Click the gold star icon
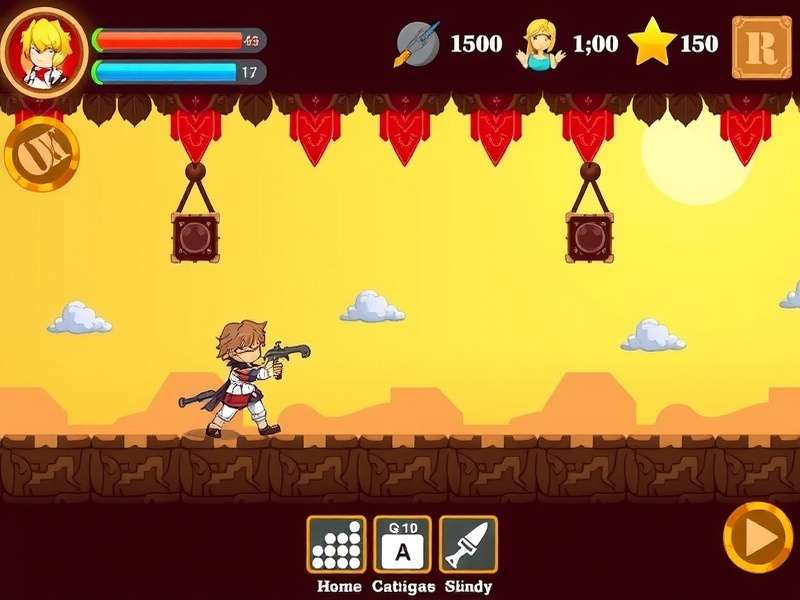 (x=653, y=43)
